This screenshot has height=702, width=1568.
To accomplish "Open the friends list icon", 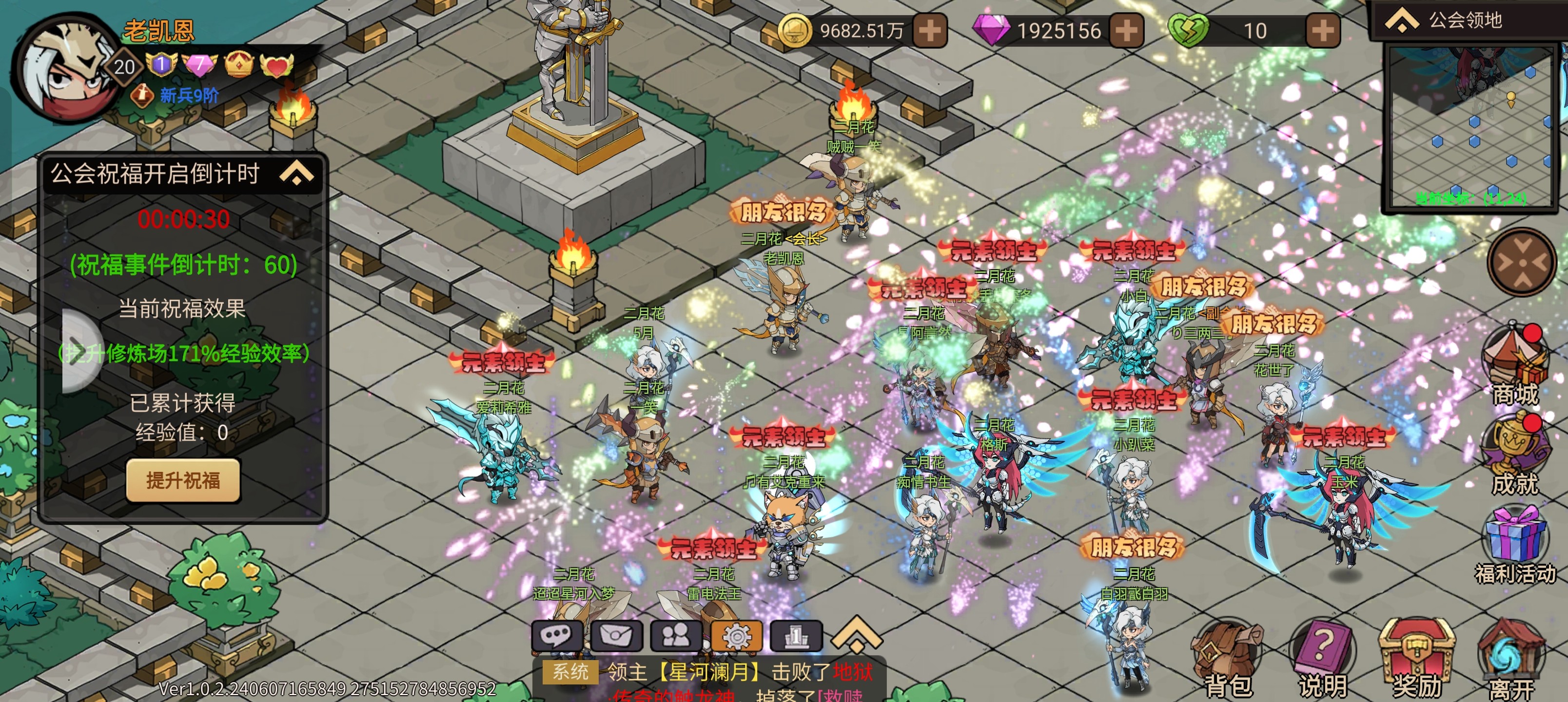I will [676, 636].
